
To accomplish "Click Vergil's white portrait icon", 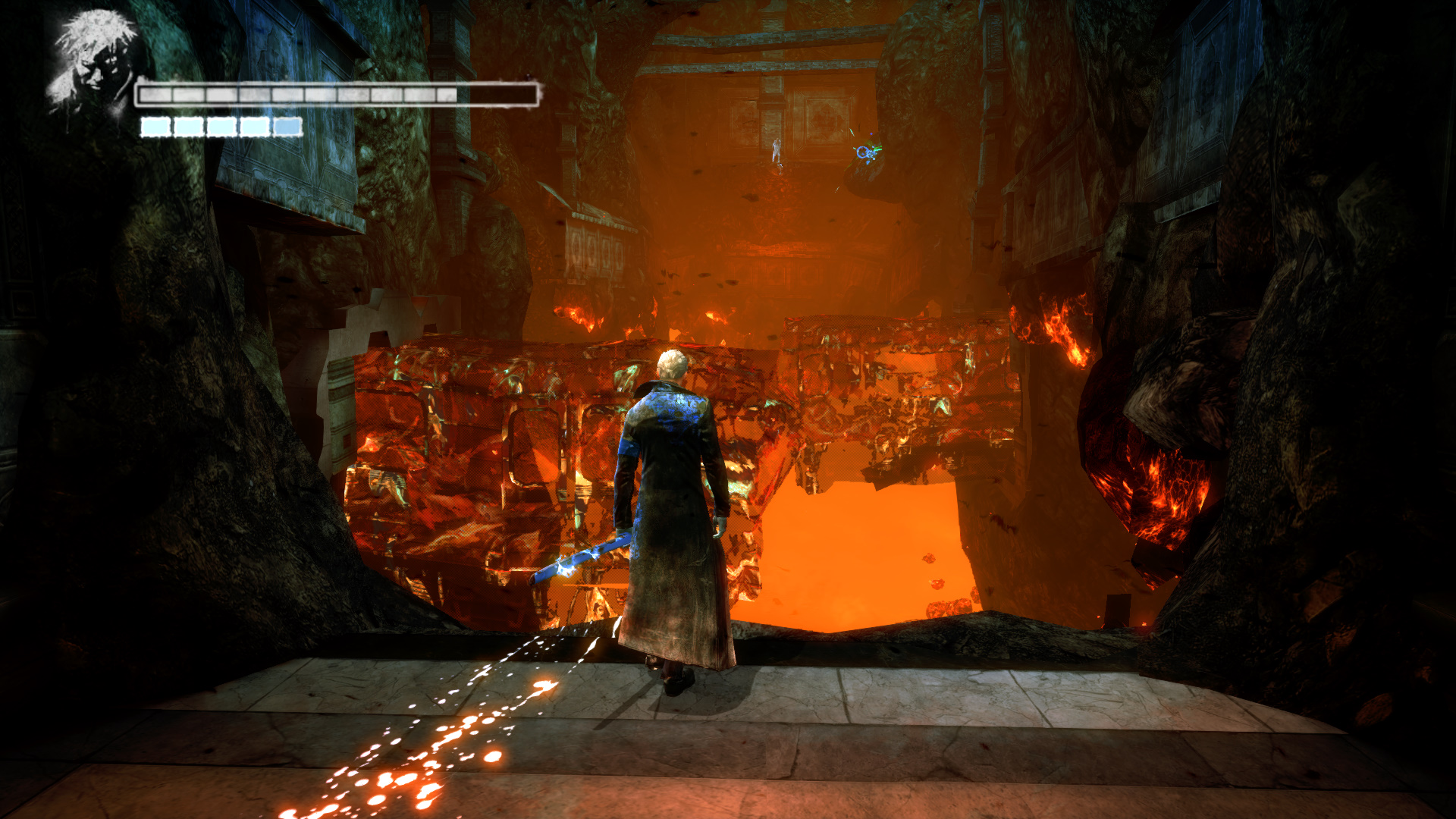I will 91,61.
